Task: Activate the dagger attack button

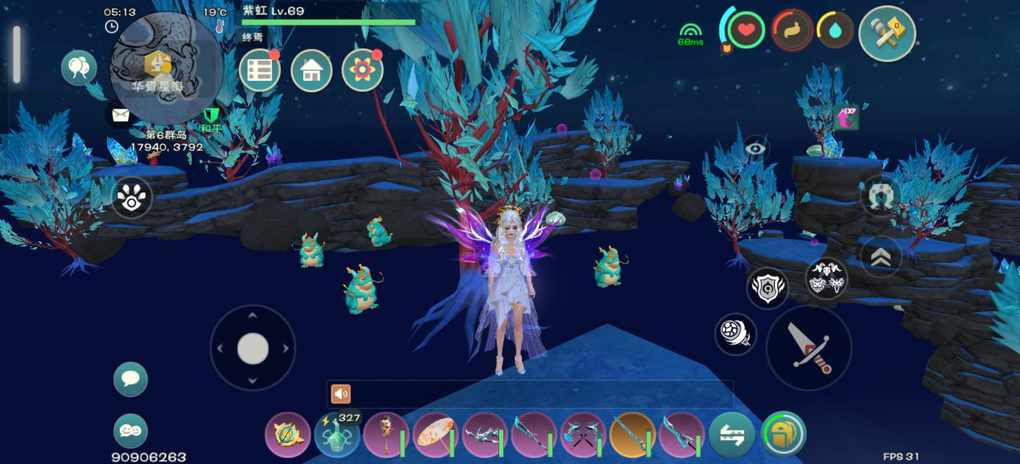Action: [x=808, y=347]
